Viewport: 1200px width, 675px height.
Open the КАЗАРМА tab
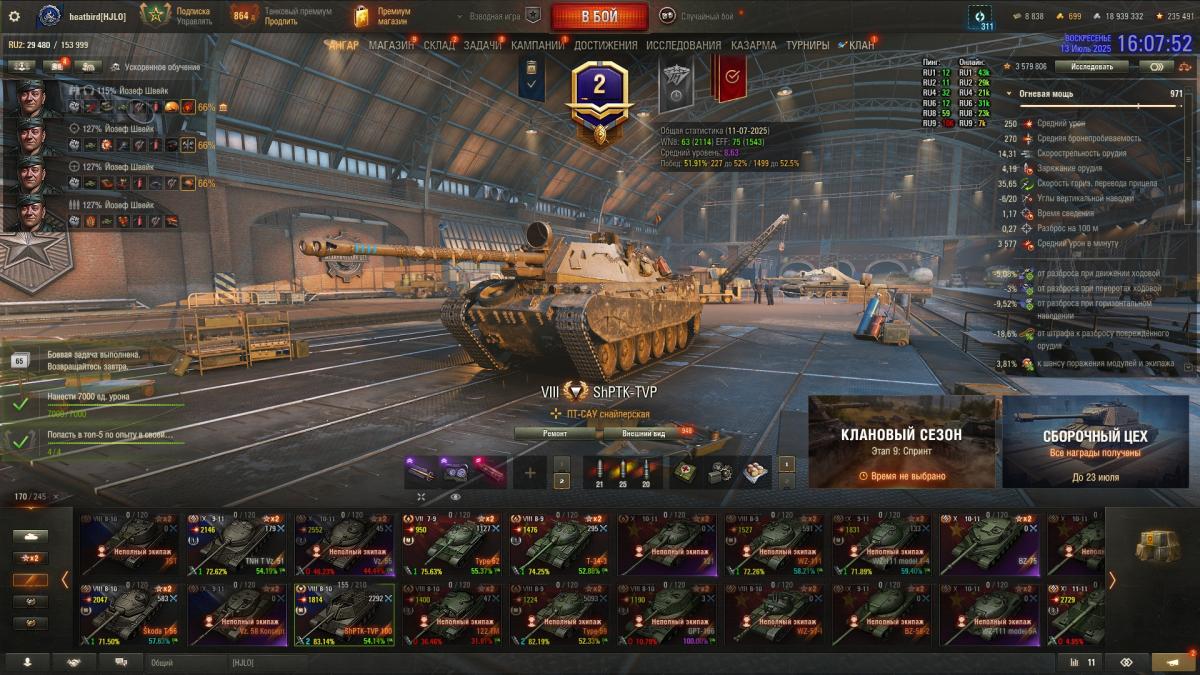pos(753,45)
